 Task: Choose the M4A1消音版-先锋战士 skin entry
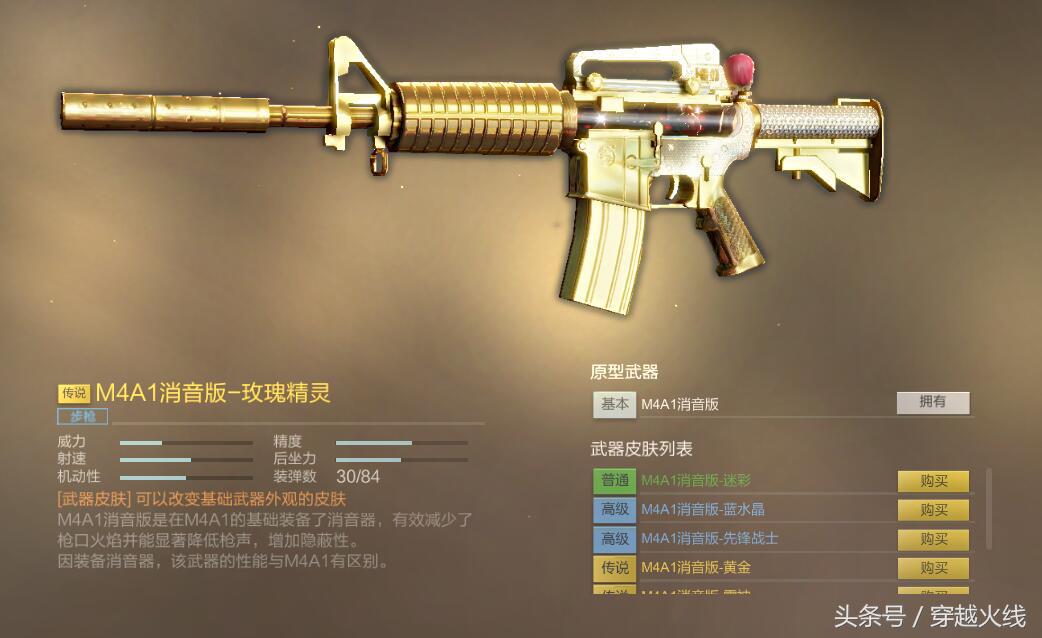[x=709, y=539]
